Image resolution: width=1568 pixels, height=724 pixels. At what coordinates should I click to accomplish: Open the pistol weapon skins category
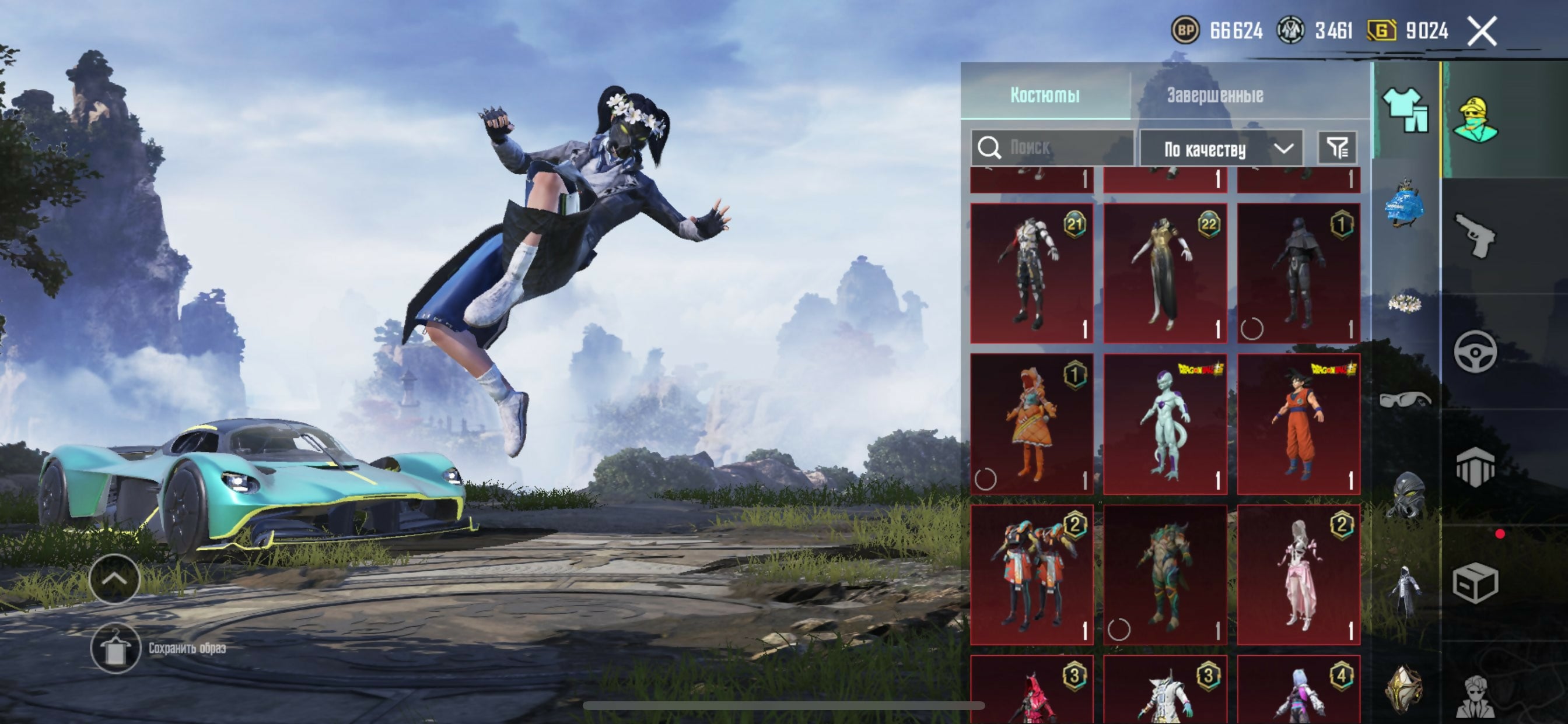tap(1474, 236)
